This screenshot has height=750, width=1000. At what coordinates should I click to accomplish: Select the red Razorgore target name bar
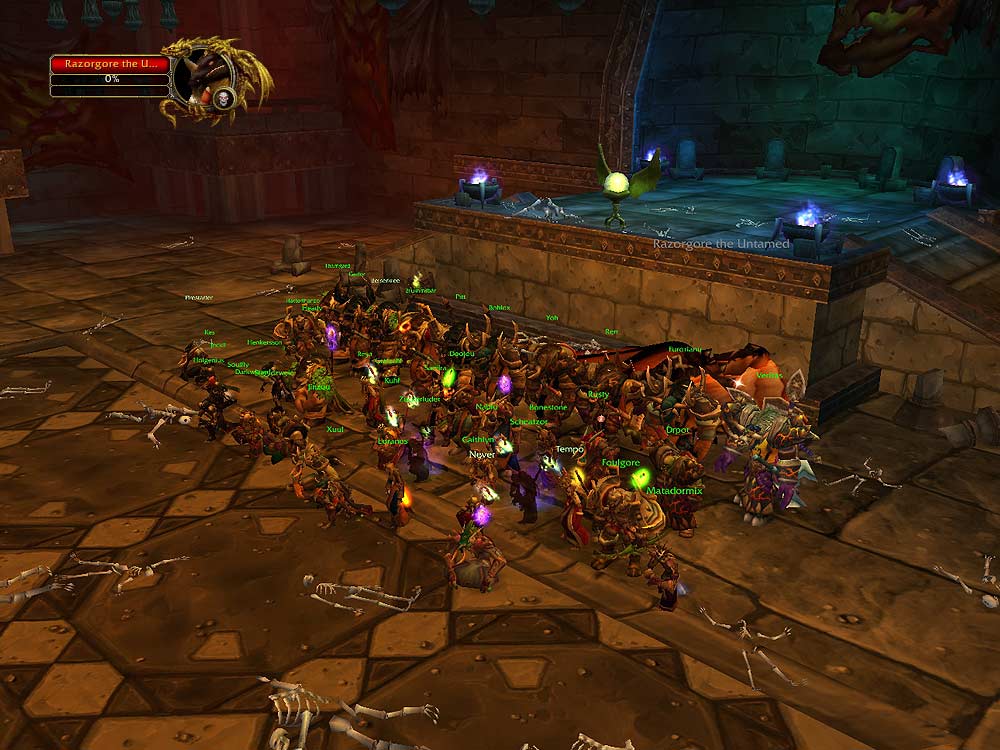point(109,63)
